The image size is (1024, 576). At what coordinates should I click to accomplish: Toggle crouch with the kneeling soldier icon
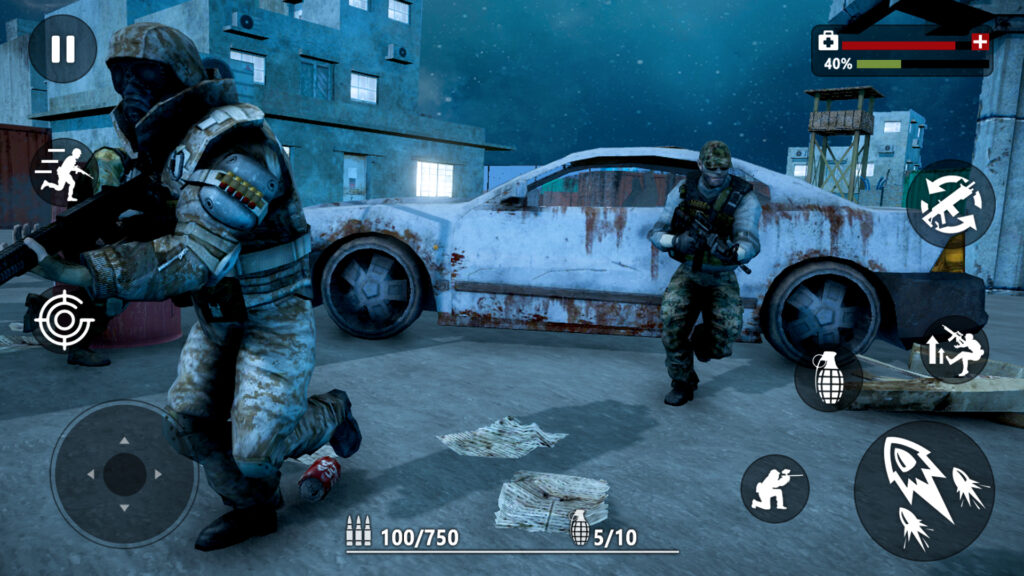774,488
